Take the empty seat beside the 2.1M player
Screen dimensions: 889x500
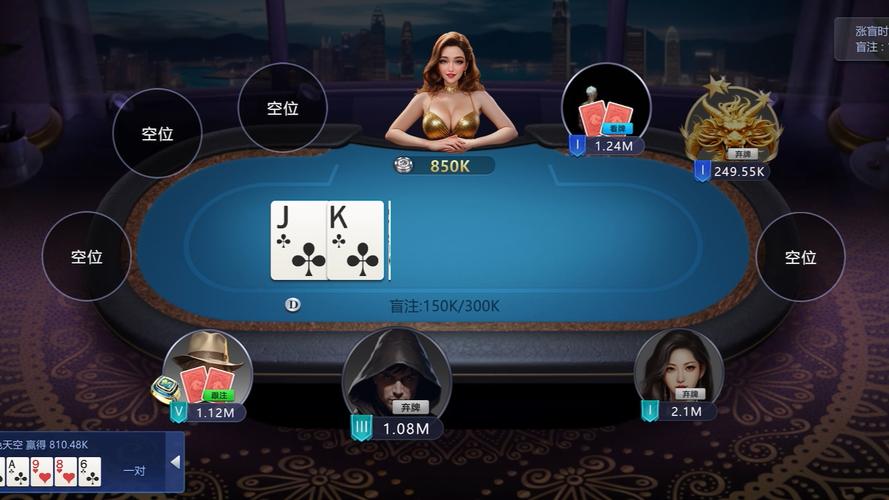point(800,257)
